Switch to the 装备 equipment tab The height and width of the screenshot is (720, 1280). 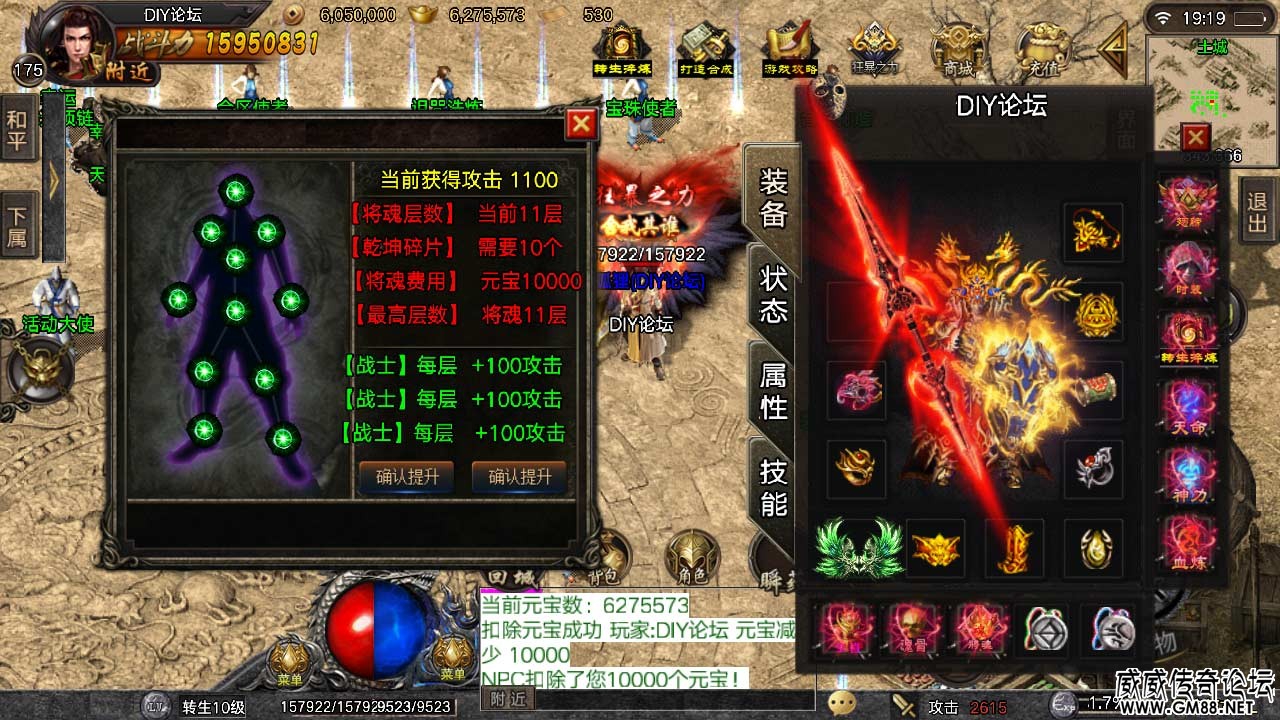[x=774, y=197]
